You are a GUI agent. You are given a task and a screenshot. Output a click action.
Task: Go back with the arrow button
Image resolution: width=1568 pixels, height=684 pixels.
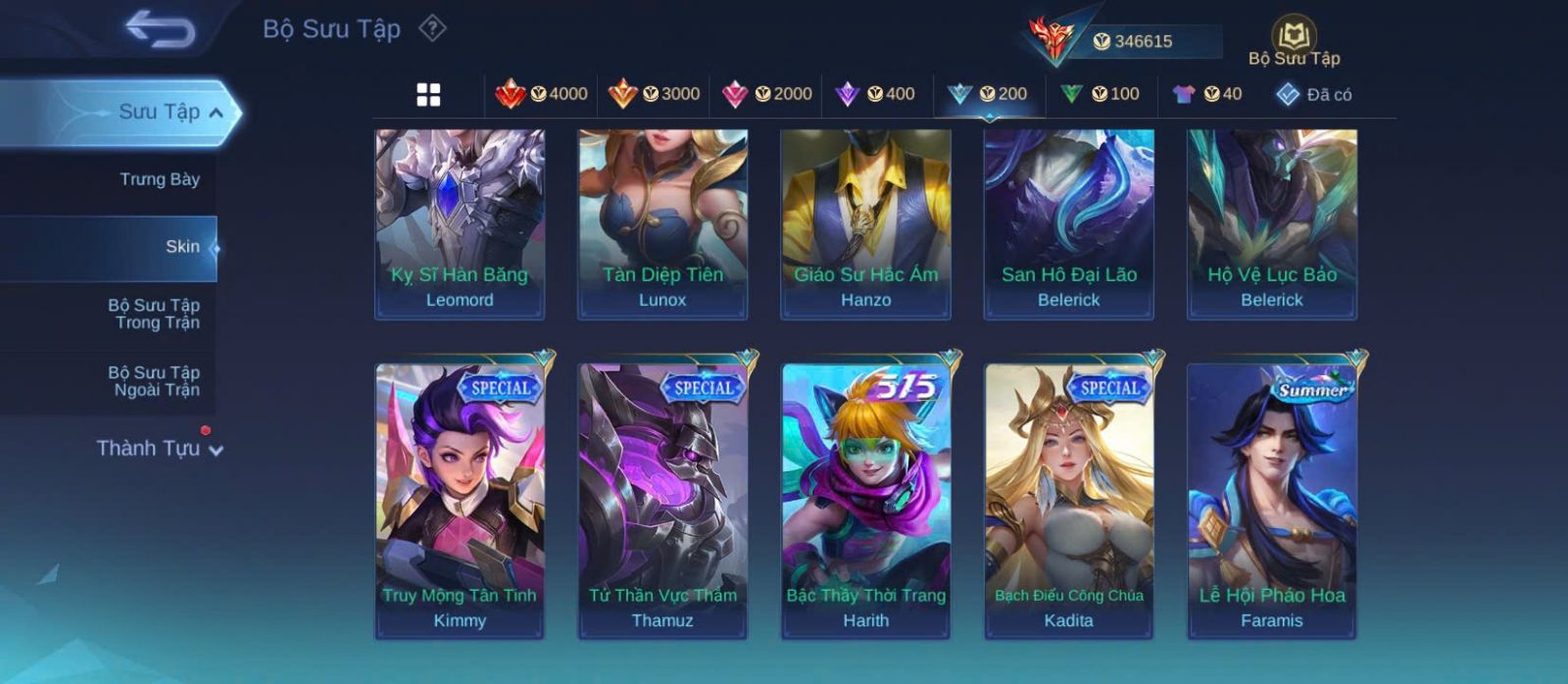[160, 29]
